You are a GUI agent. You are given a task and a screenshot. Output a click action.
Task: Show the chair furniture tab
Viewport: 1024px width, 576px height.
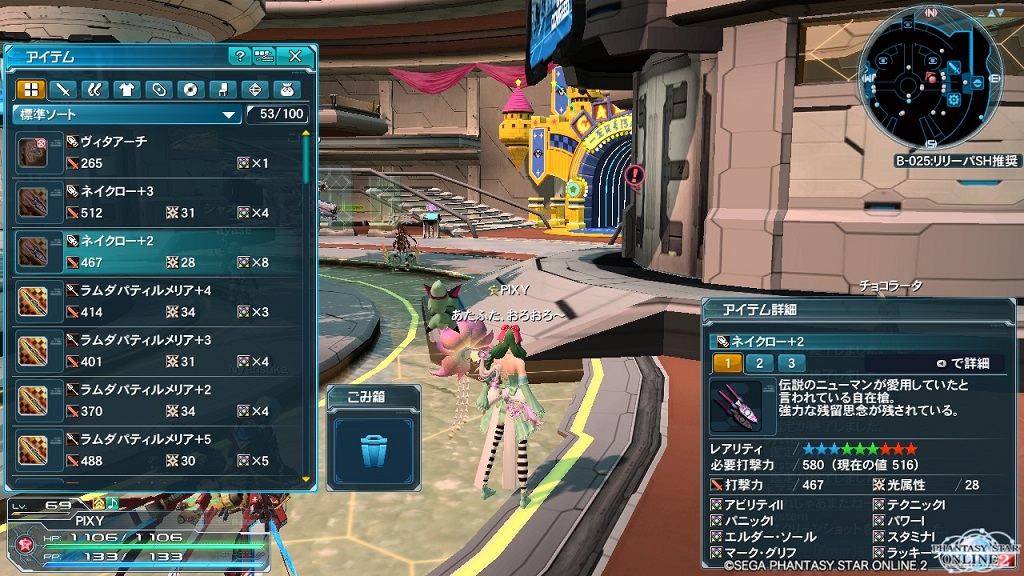(221, 89)
